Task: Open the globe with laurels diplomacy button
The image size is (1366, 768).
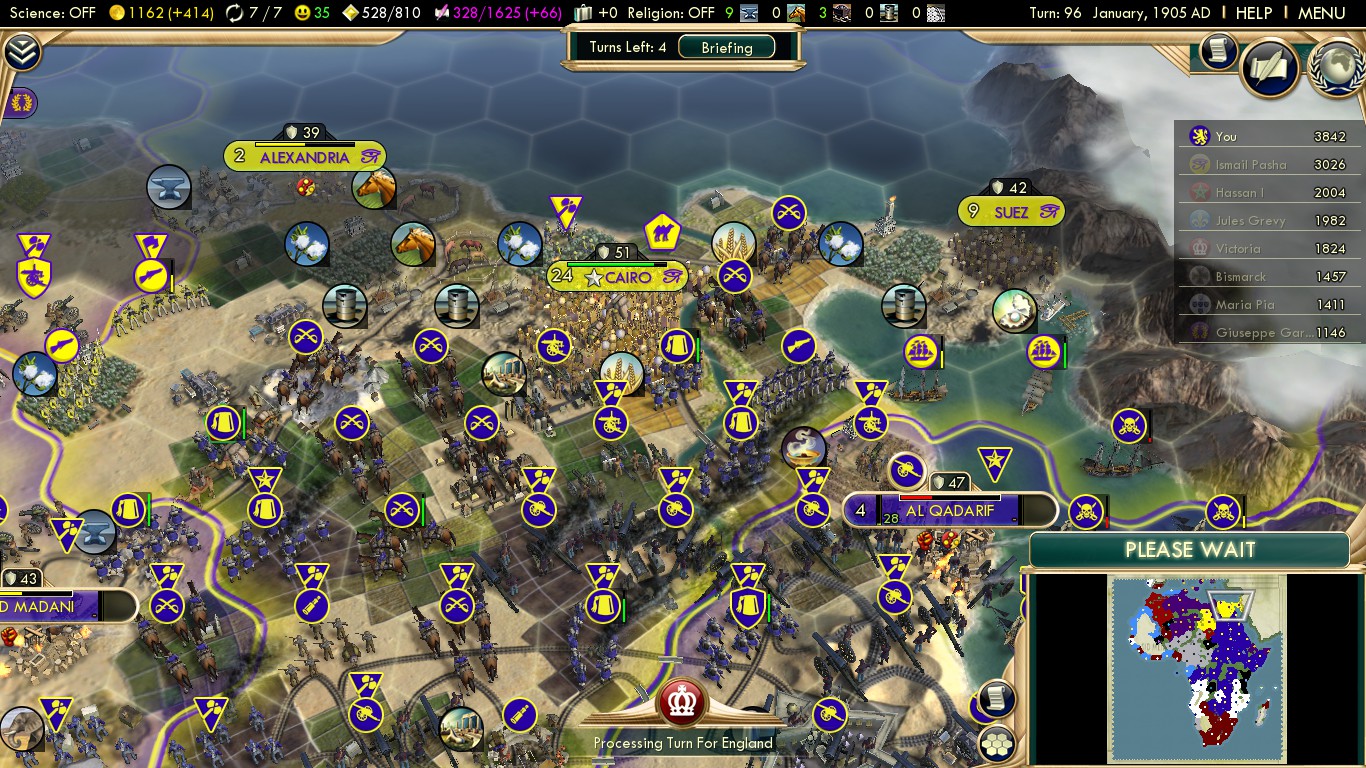Action: tap(1336, 68)
